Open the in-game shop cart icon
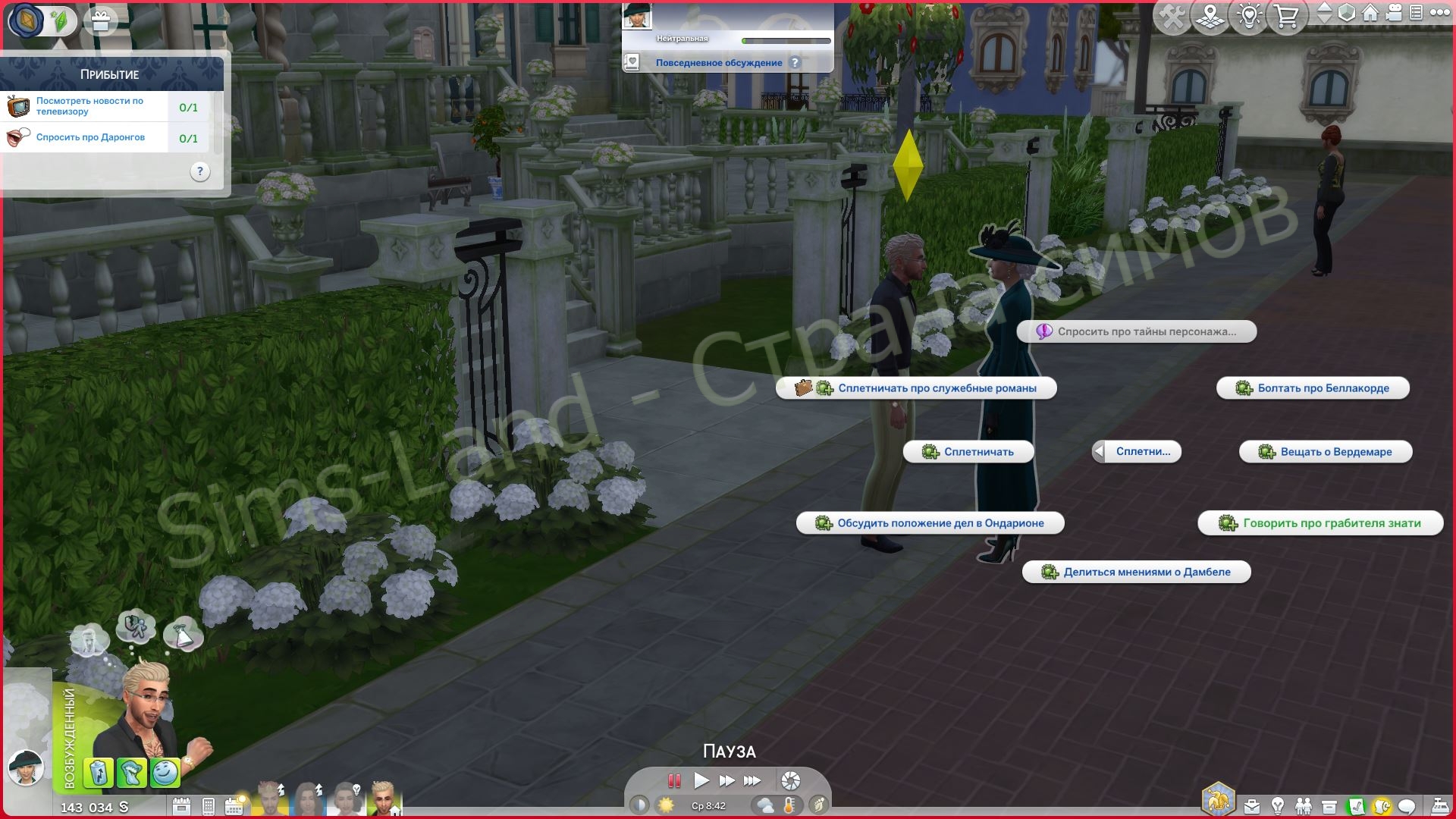This screenshot has height=819, width=1456. pos(1286,15)
